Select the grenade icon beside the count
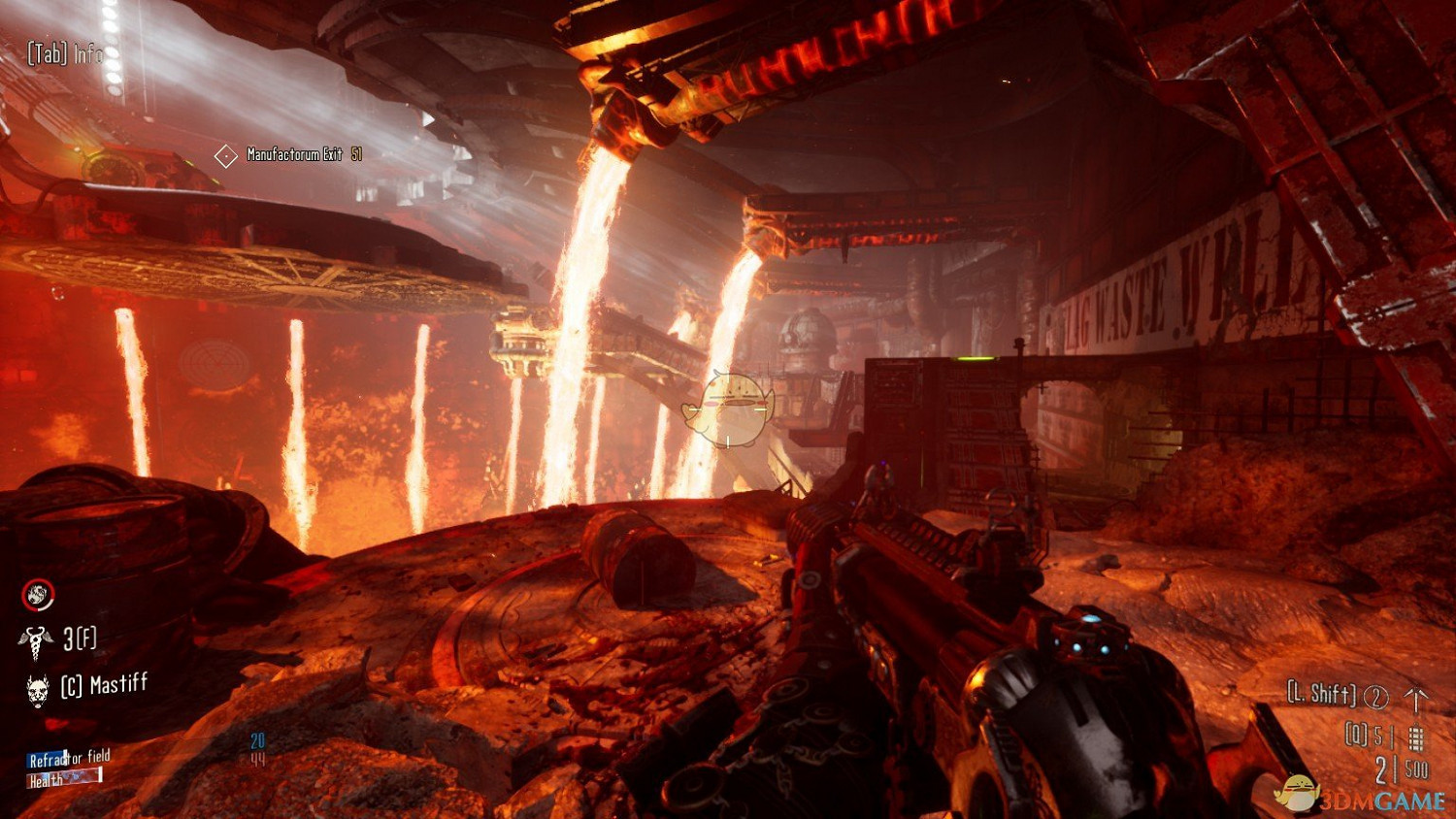1456x819 pixels. tap(1416, 738)
